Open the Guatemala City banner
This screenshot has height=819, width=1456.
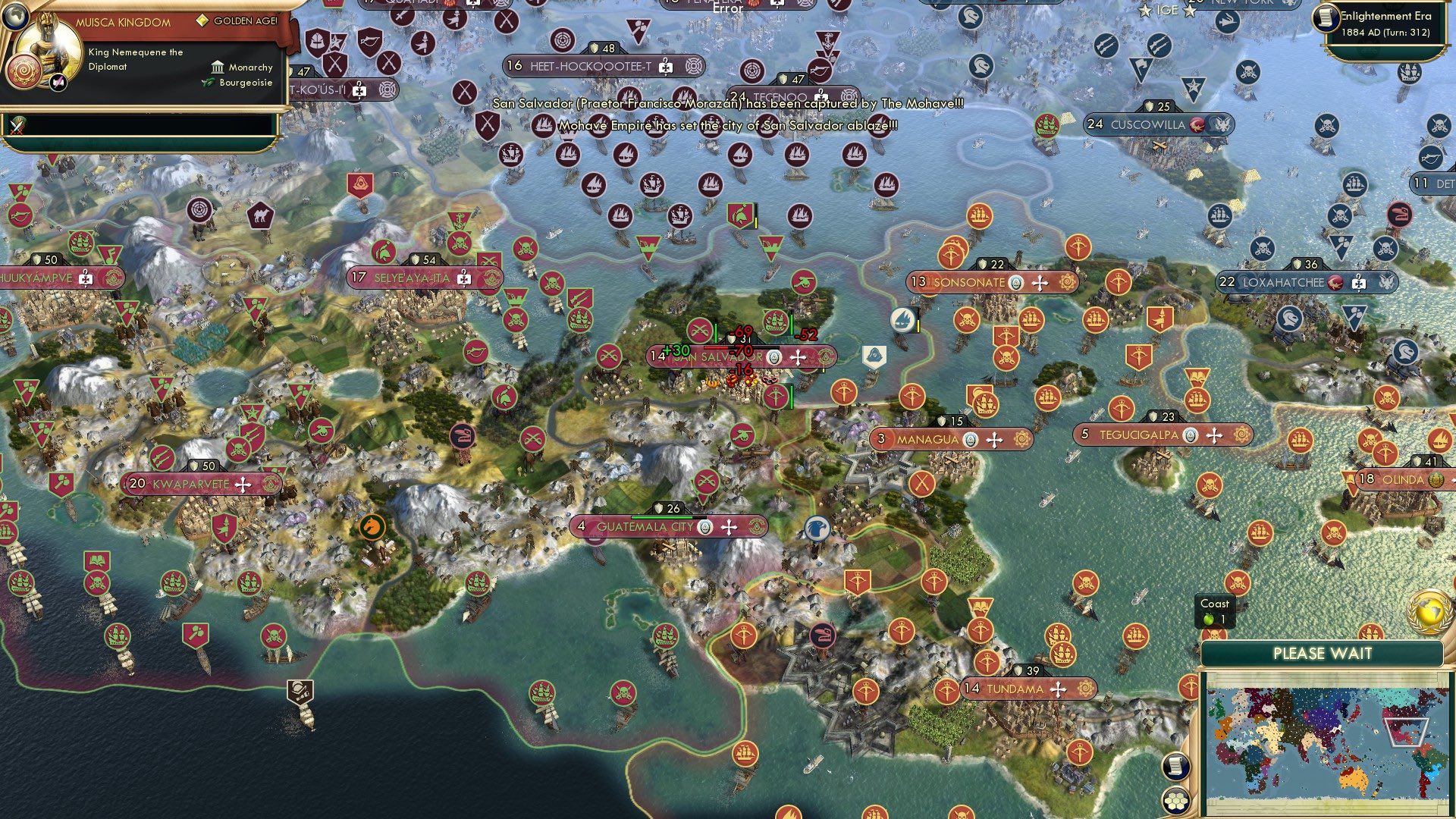pos(645,526)
